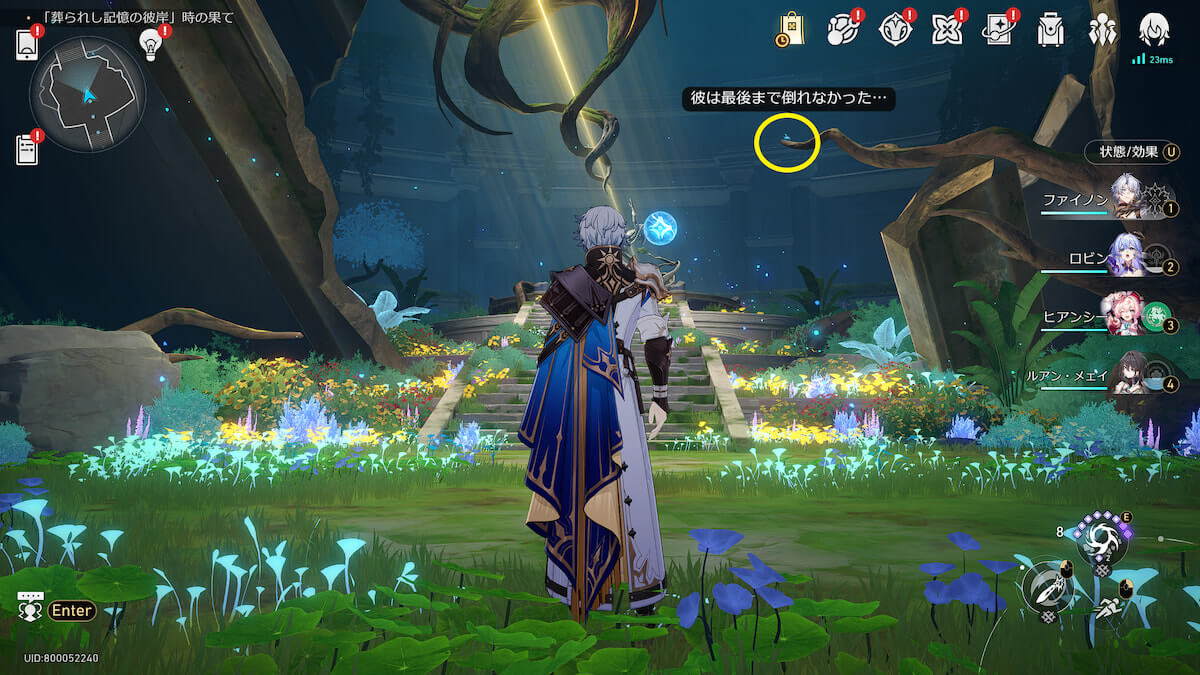Open the mission log clipboard icon
Image resolution: width=1200 pixels, height=675 pixels.
coord(27,148)
